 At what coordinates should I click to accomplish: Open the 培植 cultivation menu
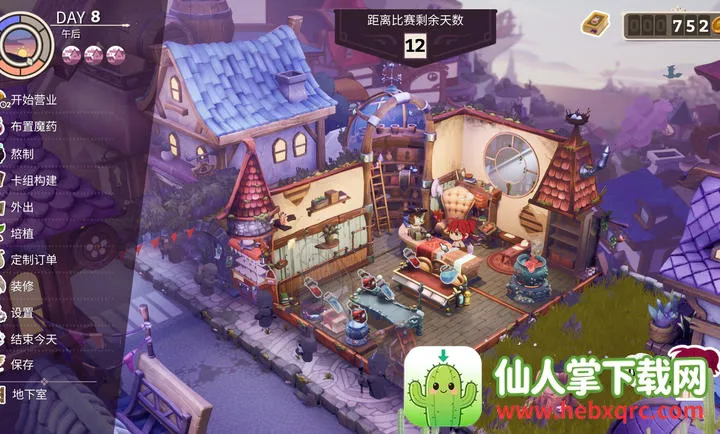point(22,233)
